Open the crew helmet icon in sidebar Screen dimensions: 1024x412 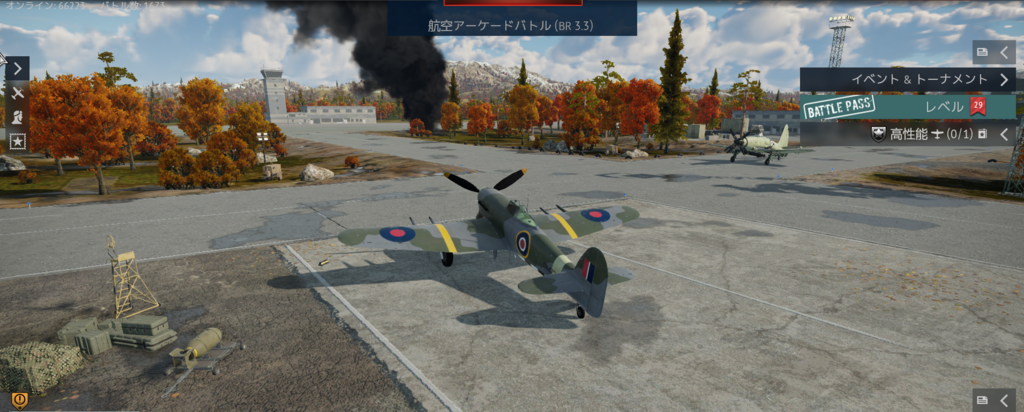(x=18, y=116)
